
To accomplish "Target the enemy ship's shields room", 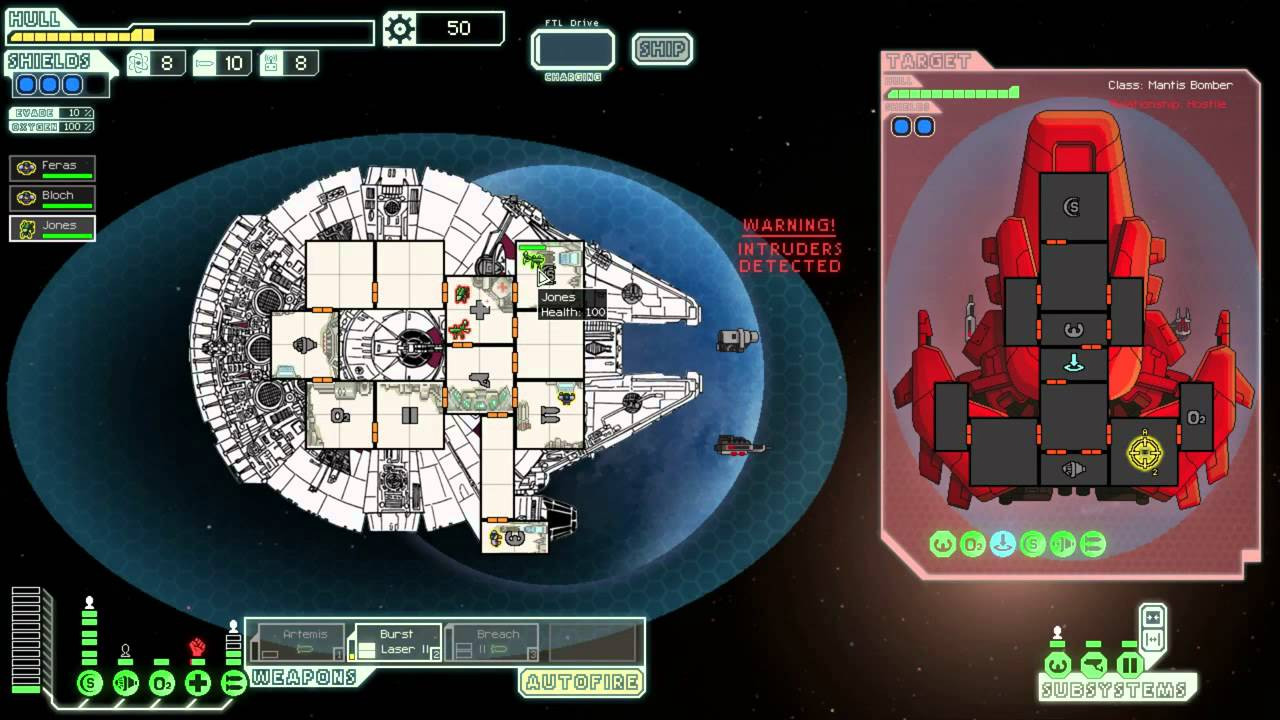I will click(x=1073, y=208).
